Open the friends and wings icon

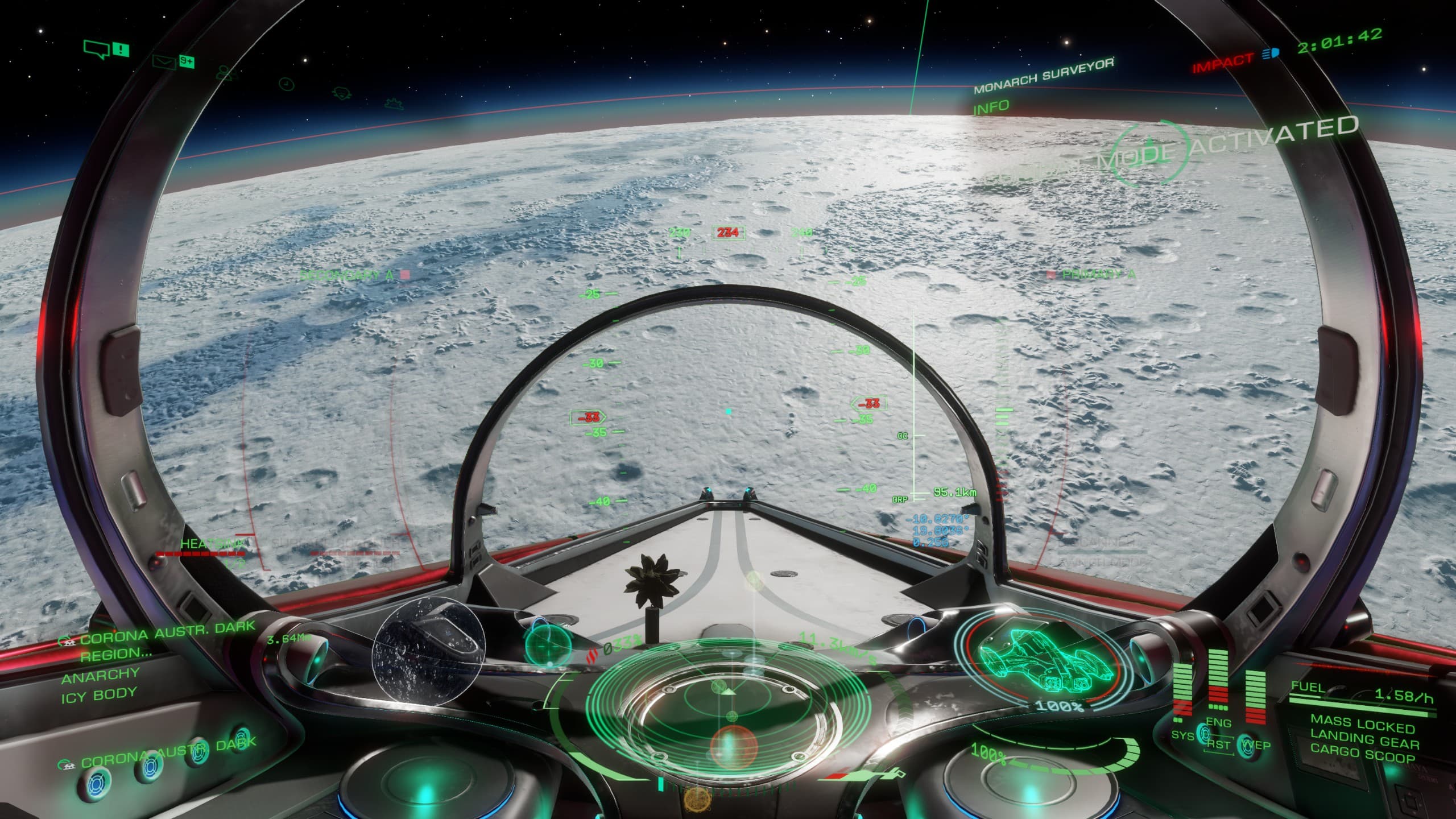[x=226, y=72]
